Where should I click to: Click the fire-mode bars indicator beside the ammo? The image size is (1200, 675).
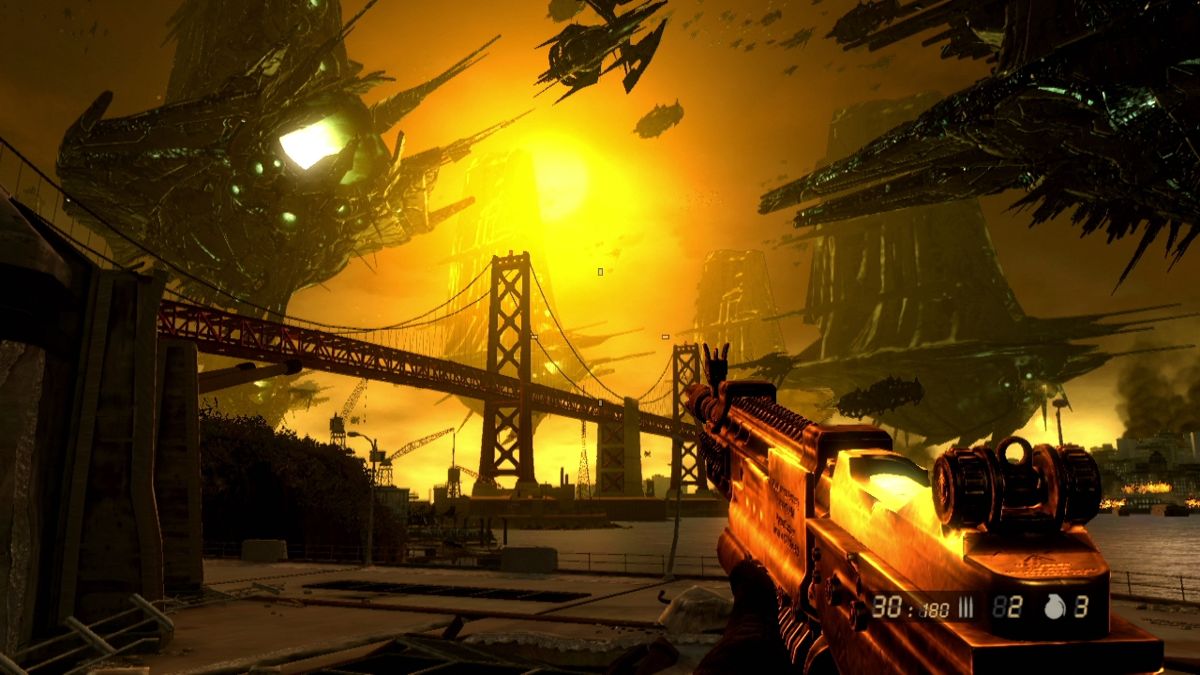(x=966, y=606)
